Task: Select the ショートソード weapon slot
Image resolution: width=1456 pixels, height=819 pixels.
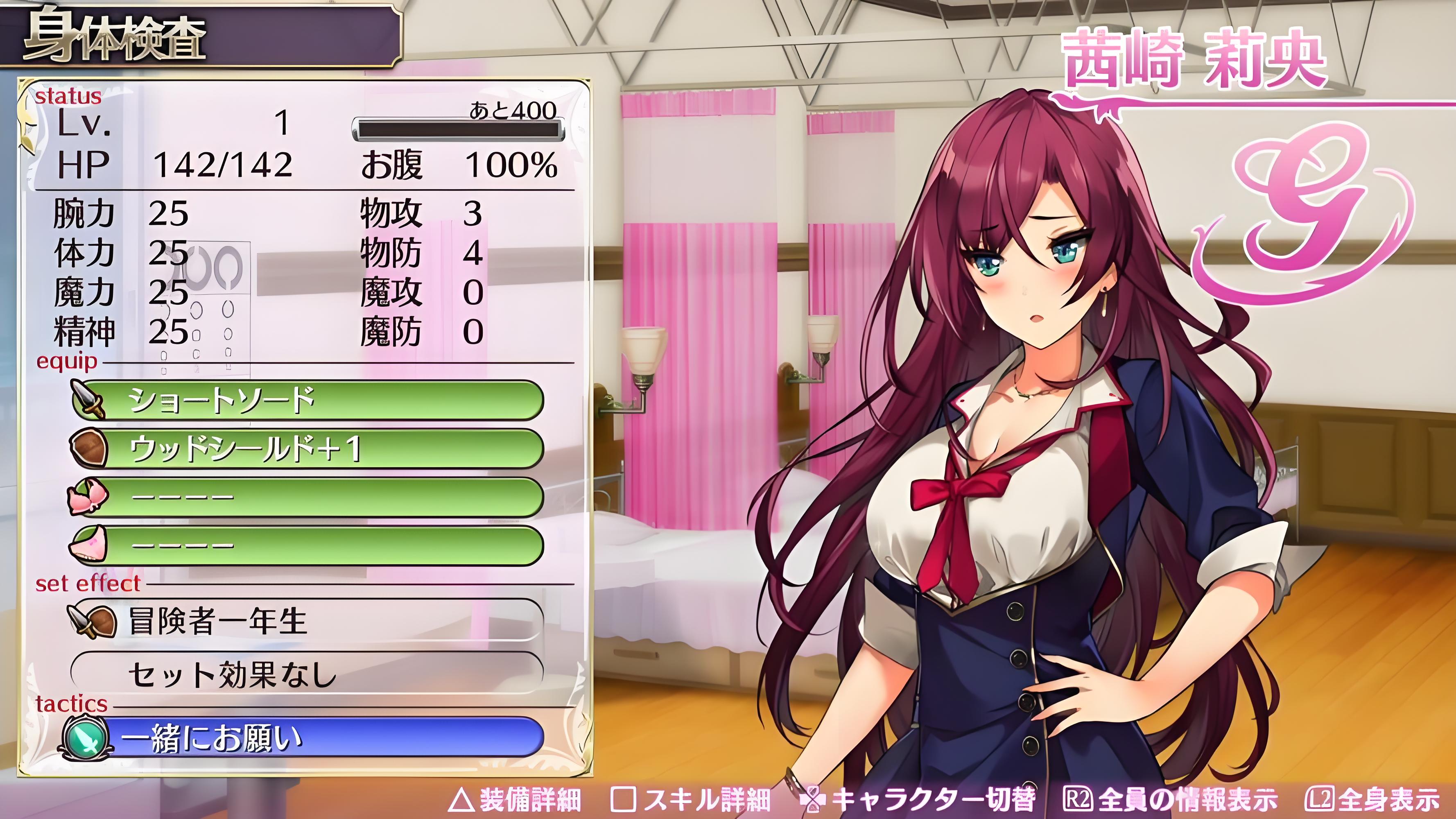Action: click(x=308, y=400)
